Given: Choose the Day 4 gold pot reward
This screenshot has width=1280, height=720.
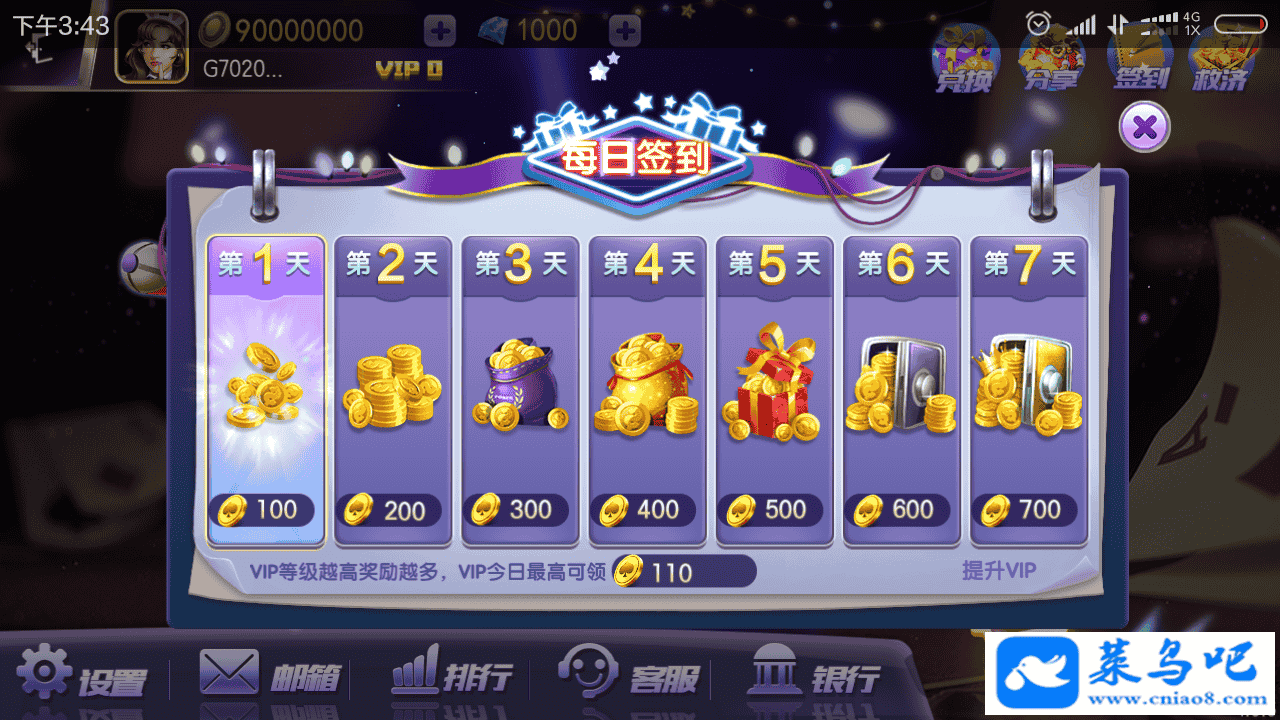Looking at the screenshot, I should click(x=647, y=392).
